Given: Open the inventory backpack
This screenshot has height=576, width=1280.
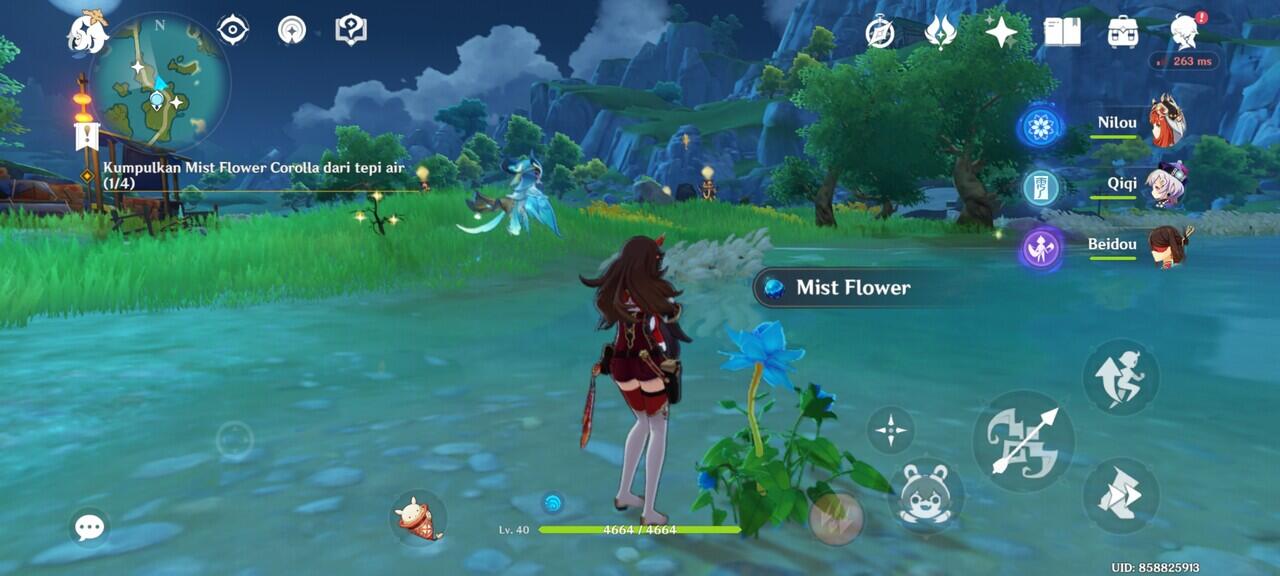Looking at the screenshot, I should pos(1123,32).
